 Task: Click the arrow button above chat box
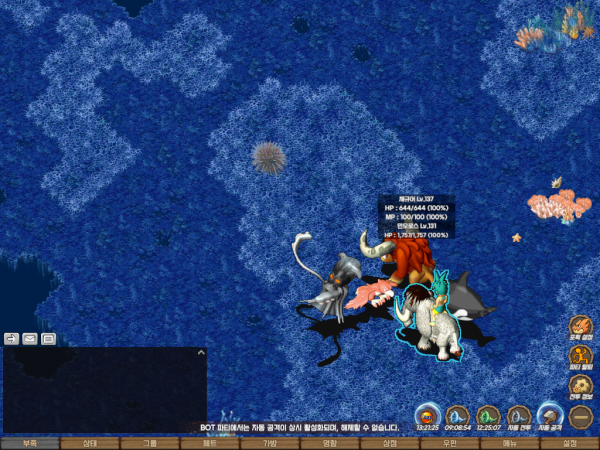11,338
